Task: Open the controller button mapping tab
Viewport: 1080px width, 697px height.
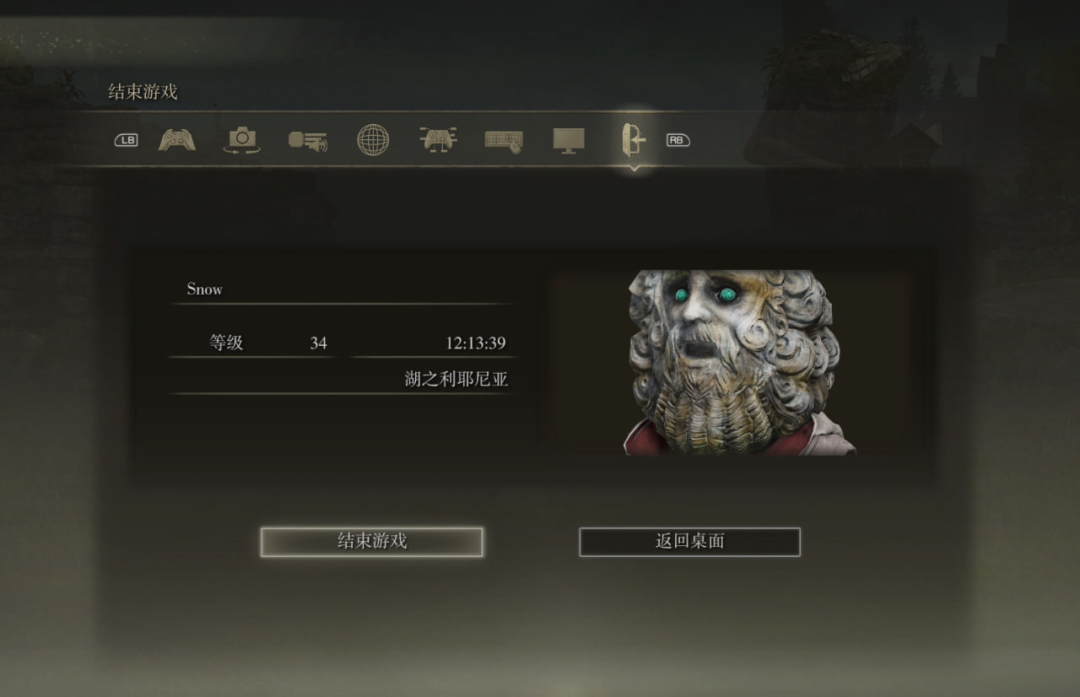Action: coord(438,140)
